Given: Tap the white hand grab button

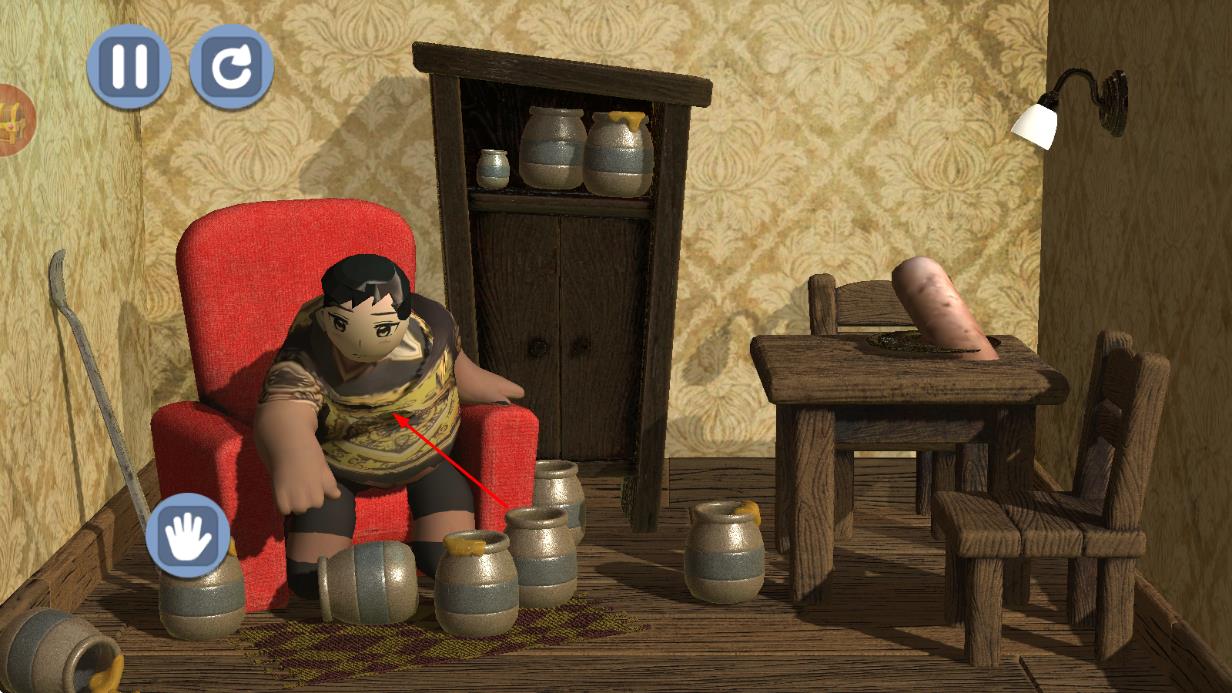Looking at the screenshot, I should click(x=188, y=535).
